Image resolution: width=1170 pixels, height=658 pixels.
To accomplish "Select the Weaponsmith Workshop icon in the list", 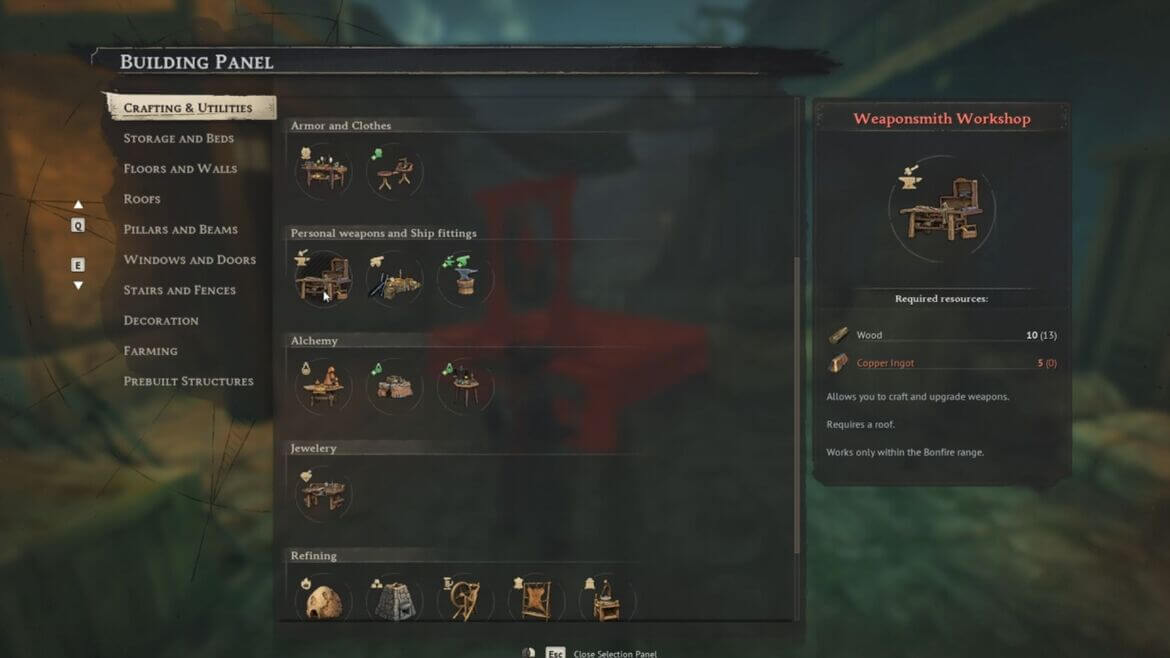I will point(323,277).
